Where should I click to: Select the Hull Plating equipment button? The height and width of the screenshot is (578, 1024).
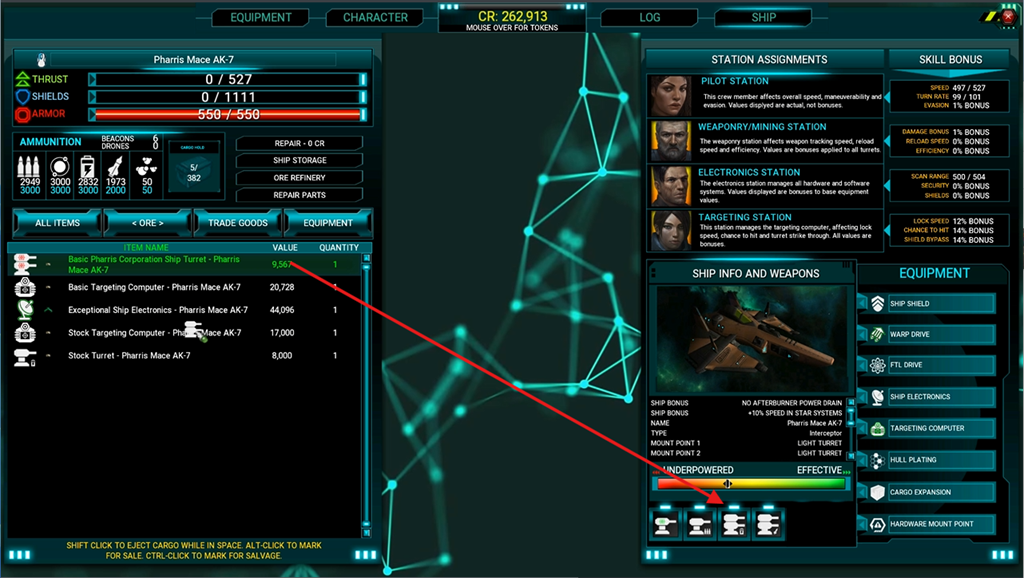tap(930, 460)
